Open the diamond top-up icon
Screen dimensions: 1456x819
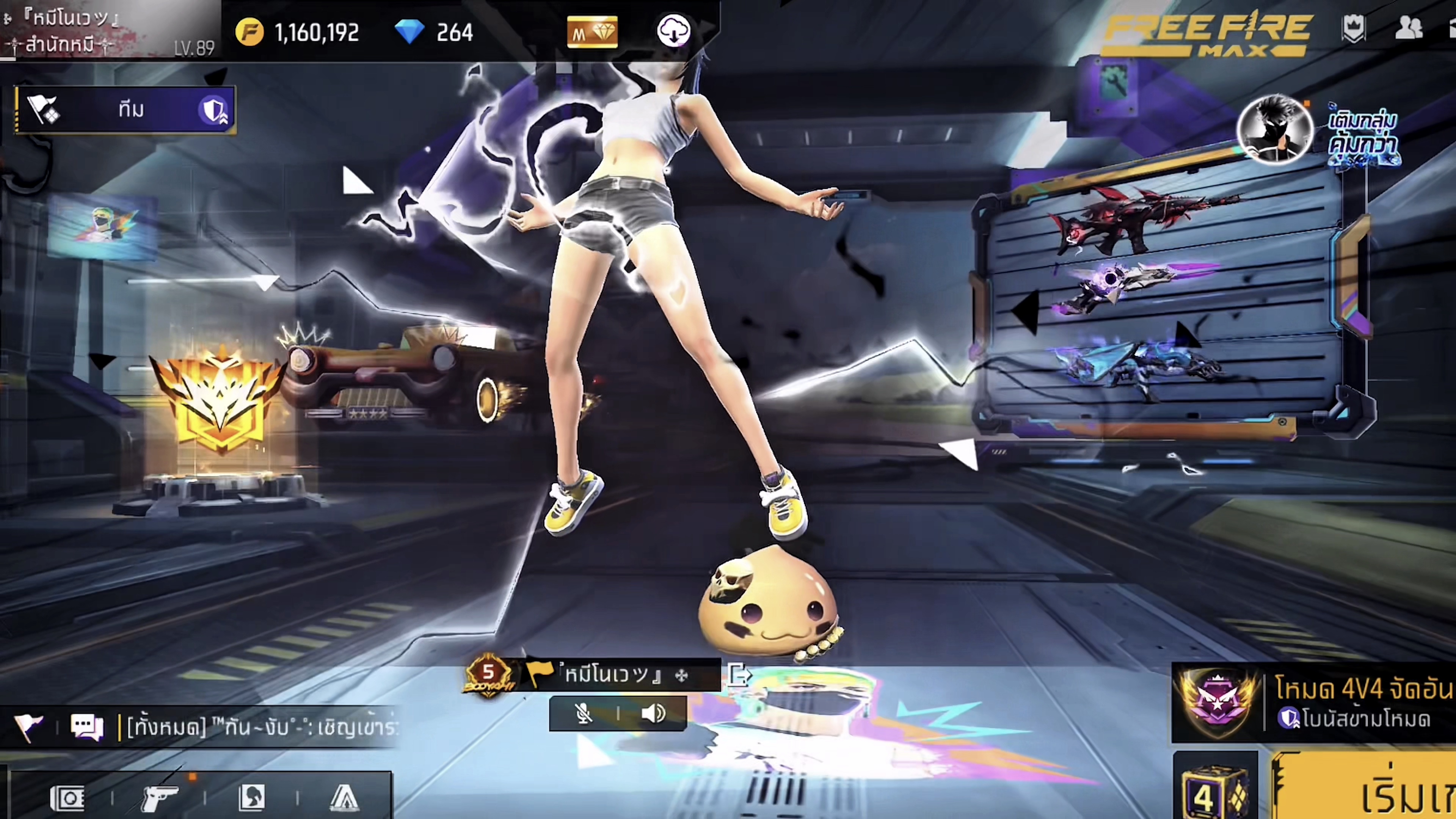coord(409,31)
